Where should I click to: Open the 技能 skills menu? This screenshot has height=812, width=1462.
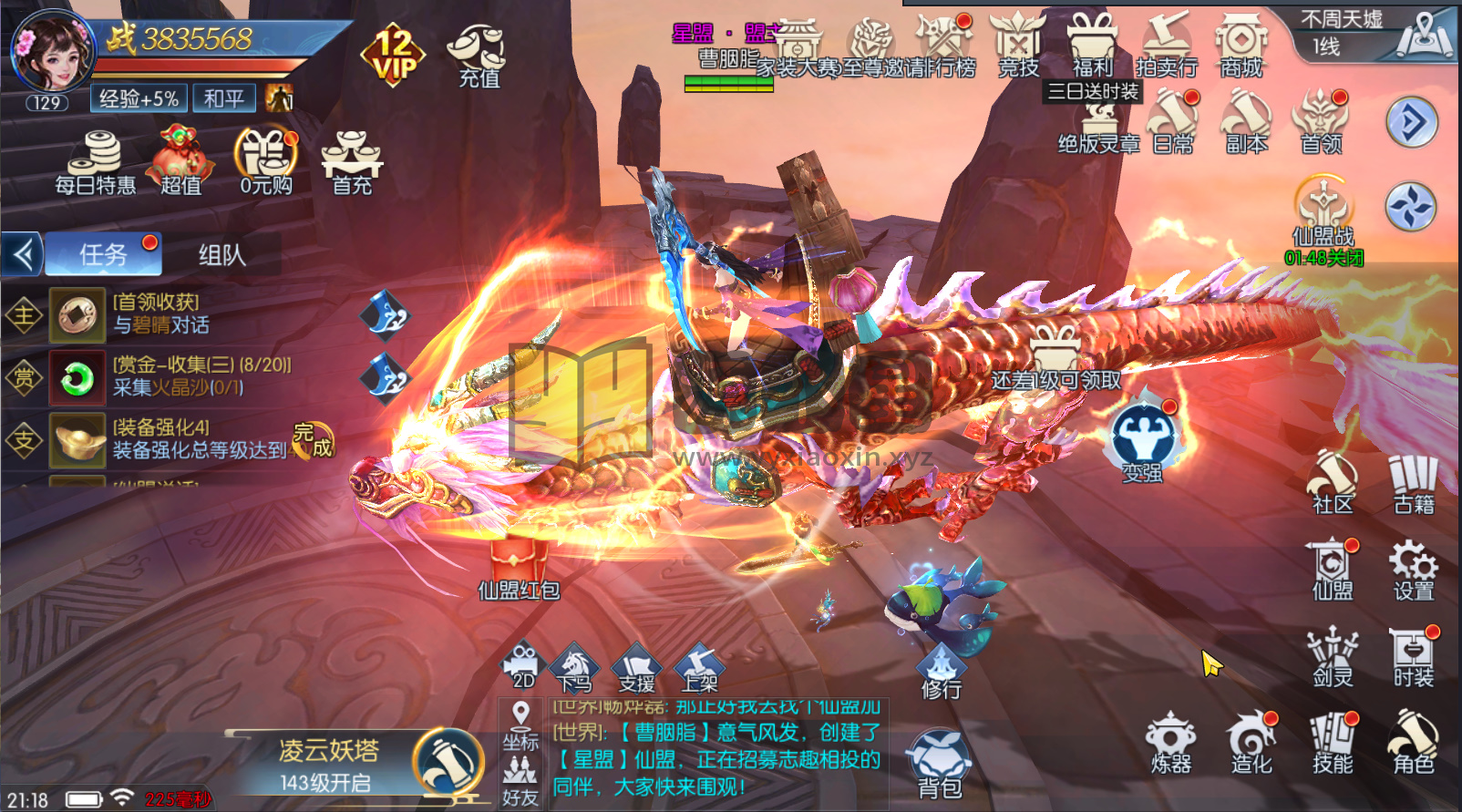point(1332,744)
